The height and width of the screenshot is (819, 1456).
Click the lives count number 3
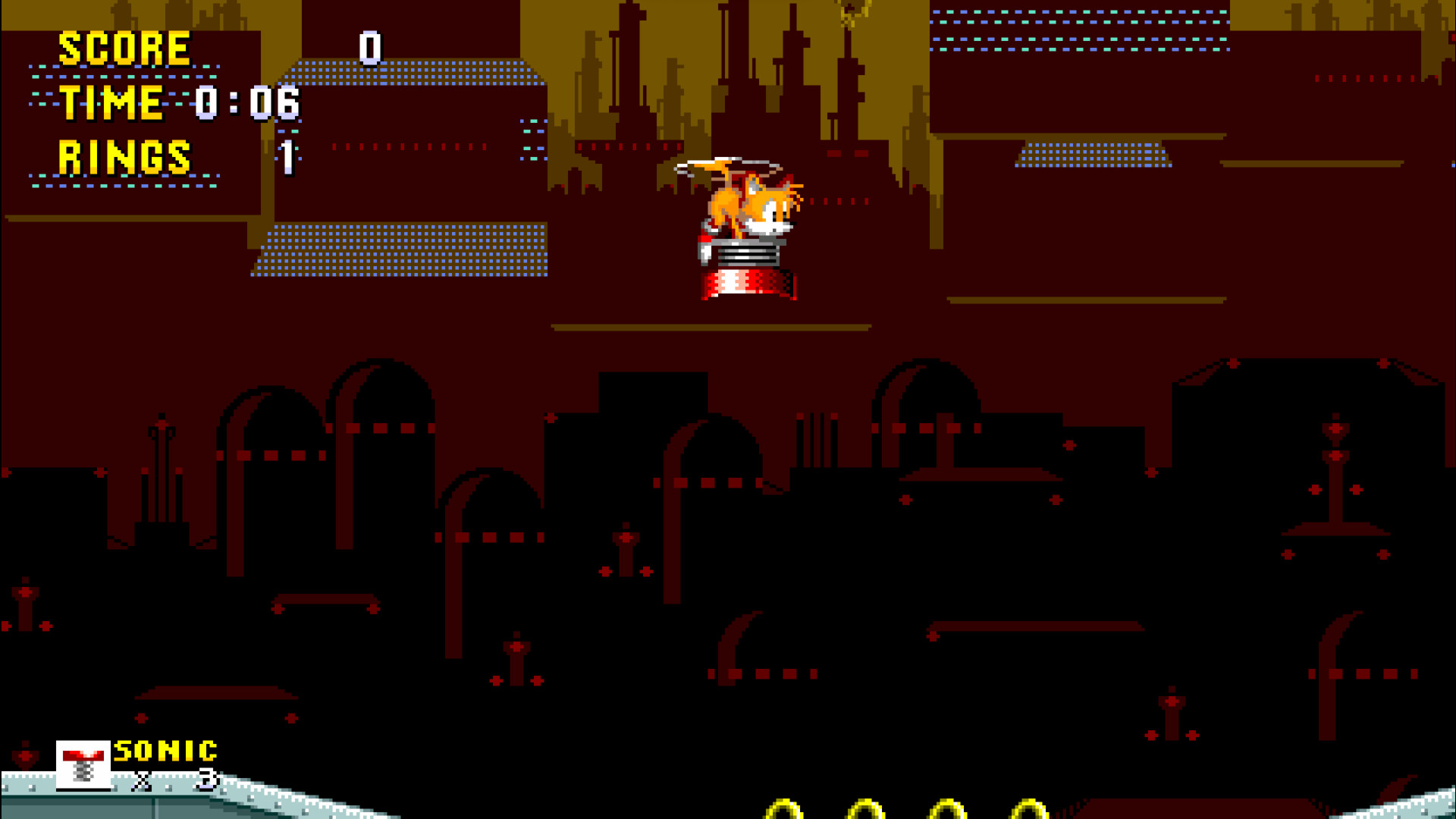[206, 779]
